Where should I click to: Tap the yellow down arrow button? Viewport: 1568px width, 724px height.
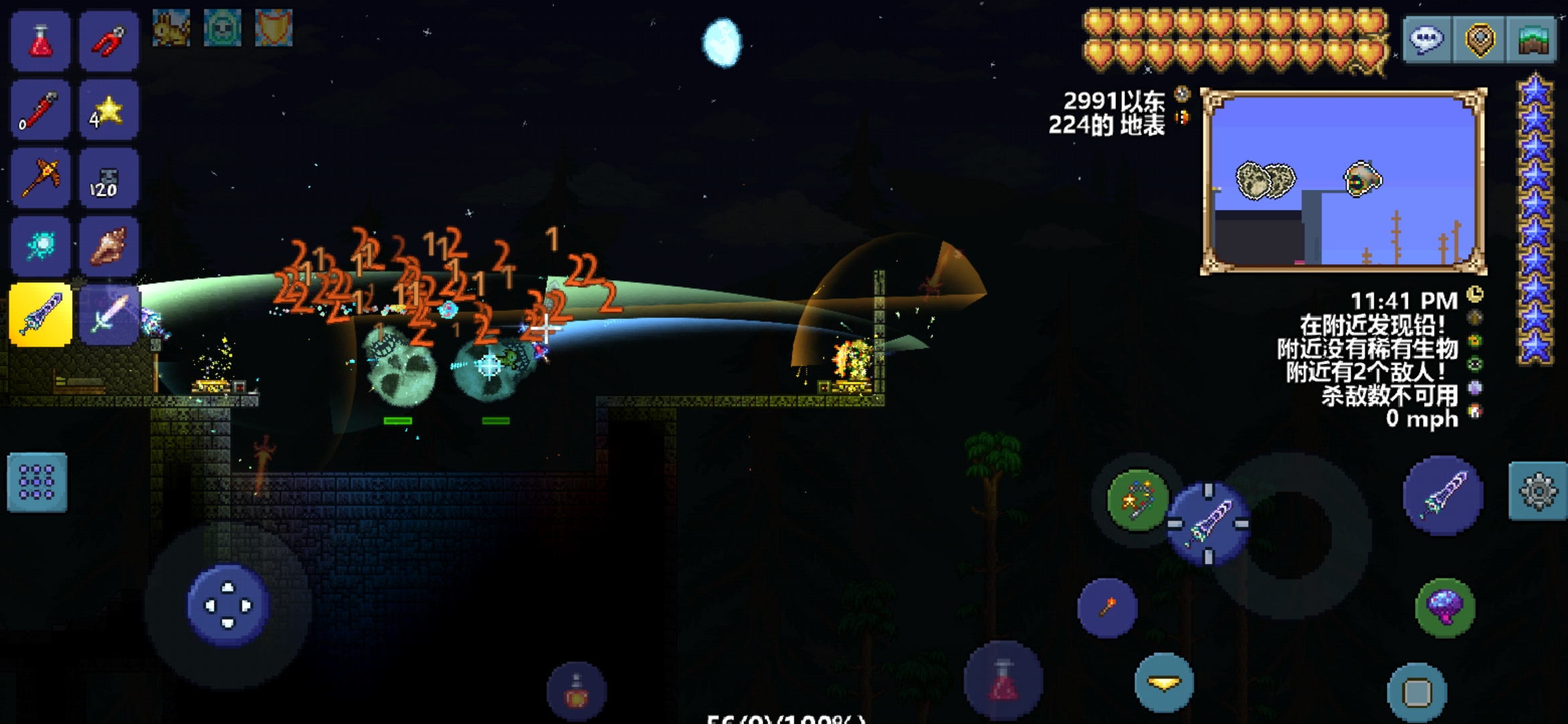tap(1164, 682)
